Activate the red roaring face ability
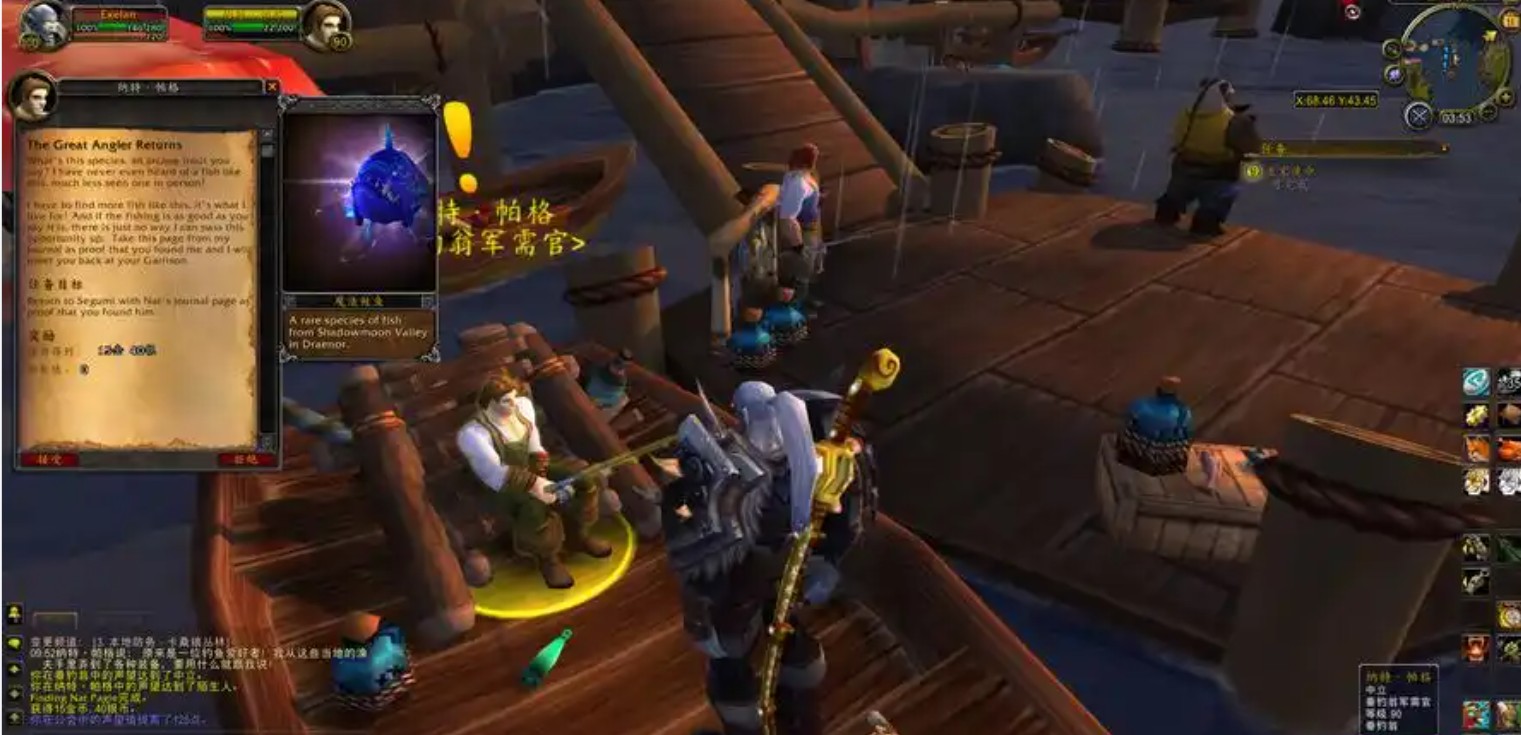1521x735 pixels. 1477,648
